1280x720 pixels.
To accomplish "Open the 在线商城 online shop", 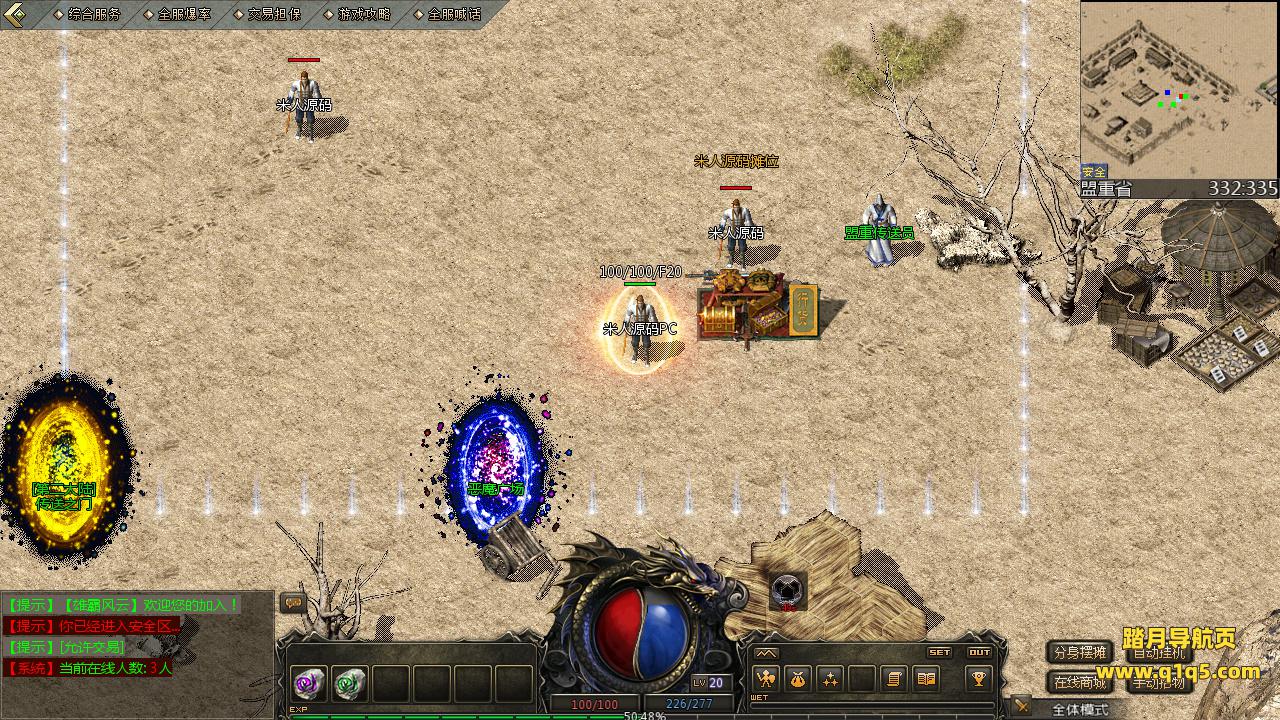I will (x=1080, y=682).
